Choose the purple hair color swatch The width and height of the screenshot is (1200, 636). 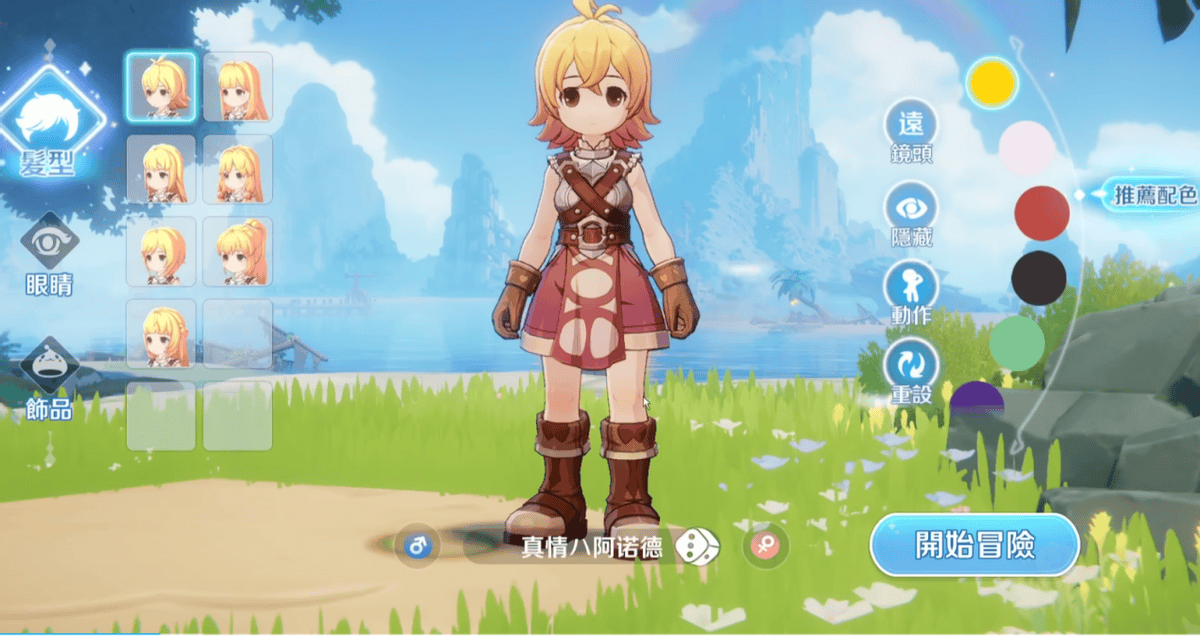(977, 400)
